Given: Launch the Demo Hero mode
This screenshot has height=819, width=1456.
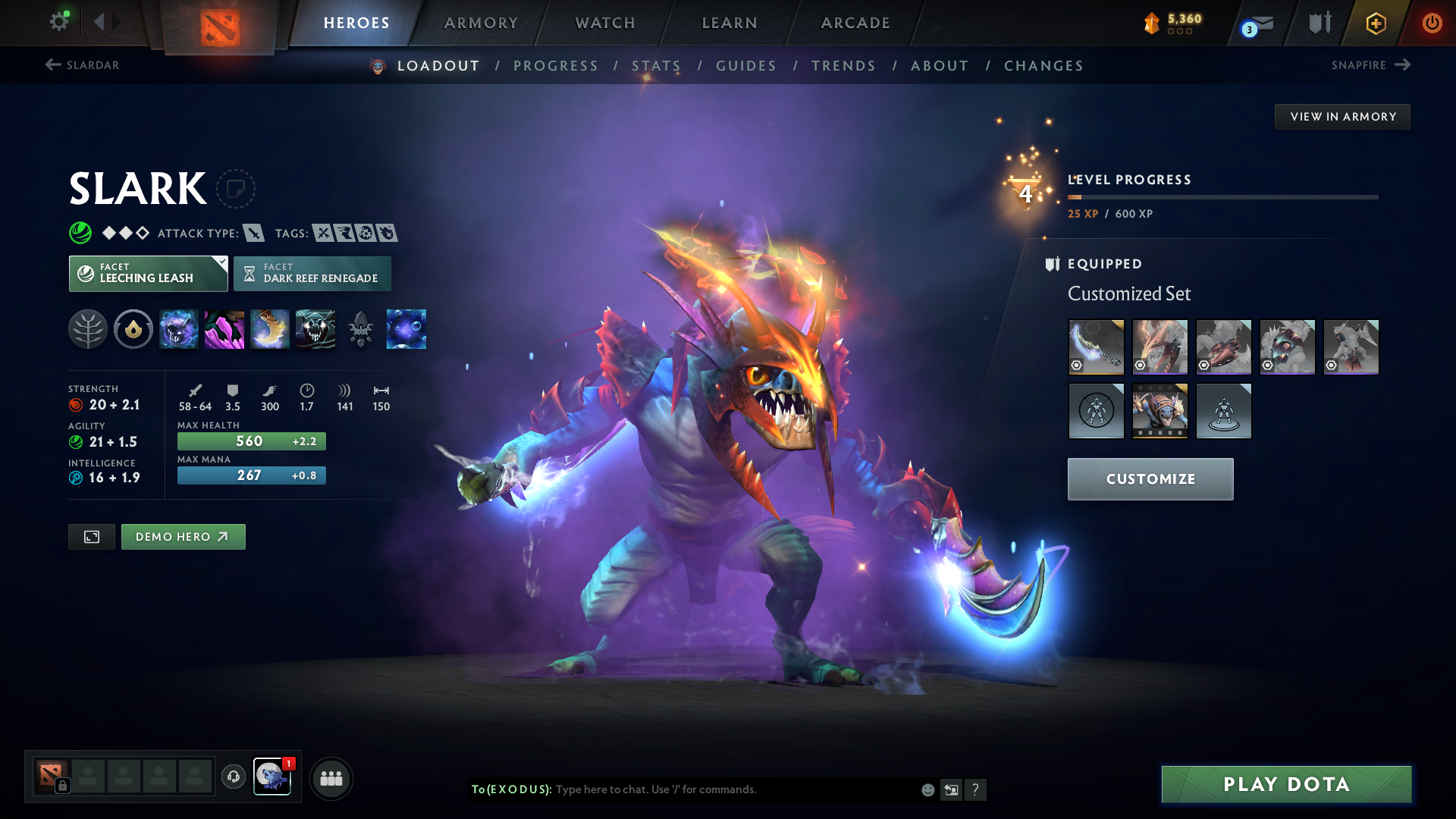Looking at the screenshot, I should click(x=183, y=537).
